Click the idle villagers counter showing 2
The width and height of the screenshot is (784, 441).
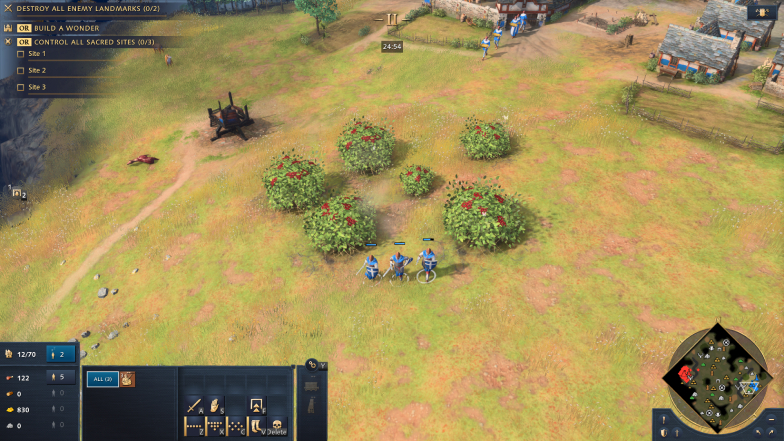61,354
